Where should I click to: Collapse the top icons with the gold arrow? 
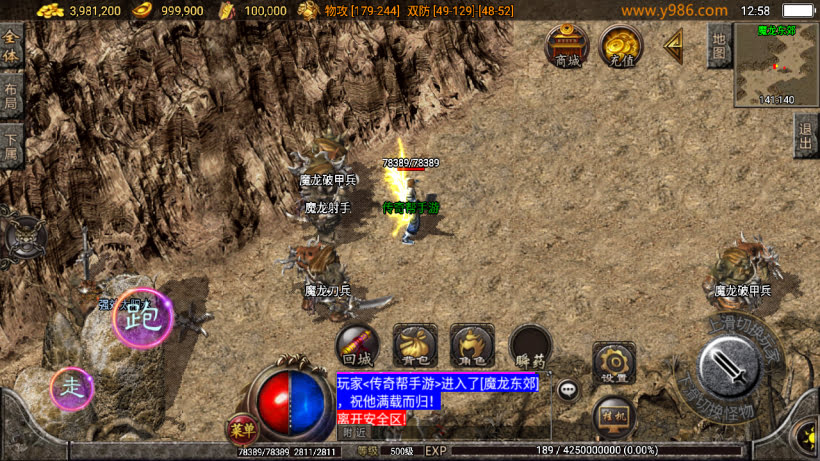pos(674,43)
